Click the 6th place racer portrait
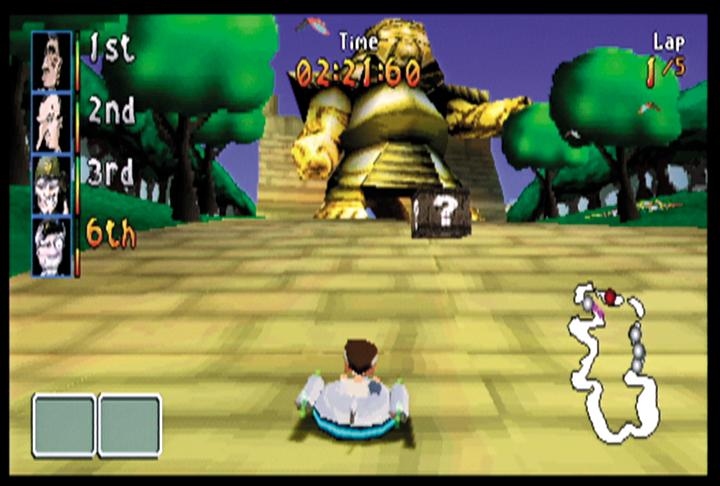Screen dimensions: 720x486 [51, 246]
